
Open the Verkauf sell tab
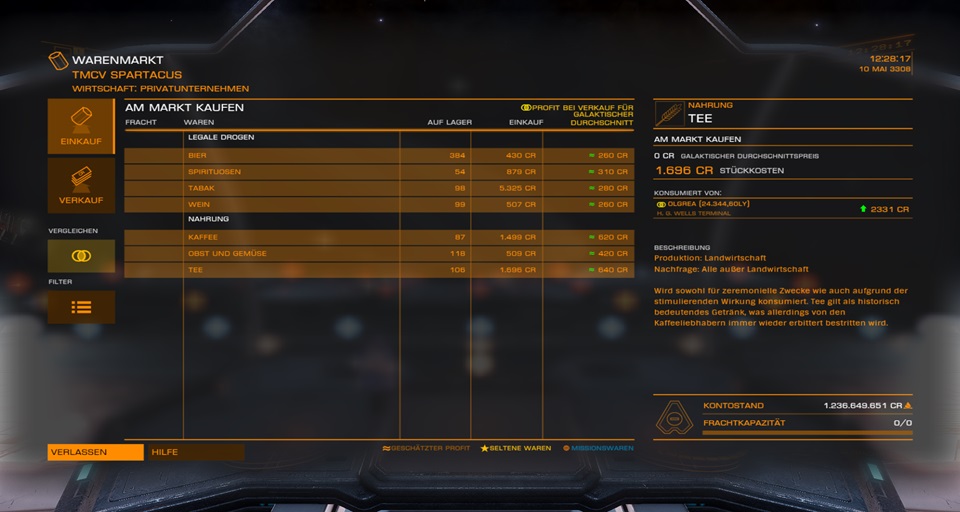click(x=81, y=185)
